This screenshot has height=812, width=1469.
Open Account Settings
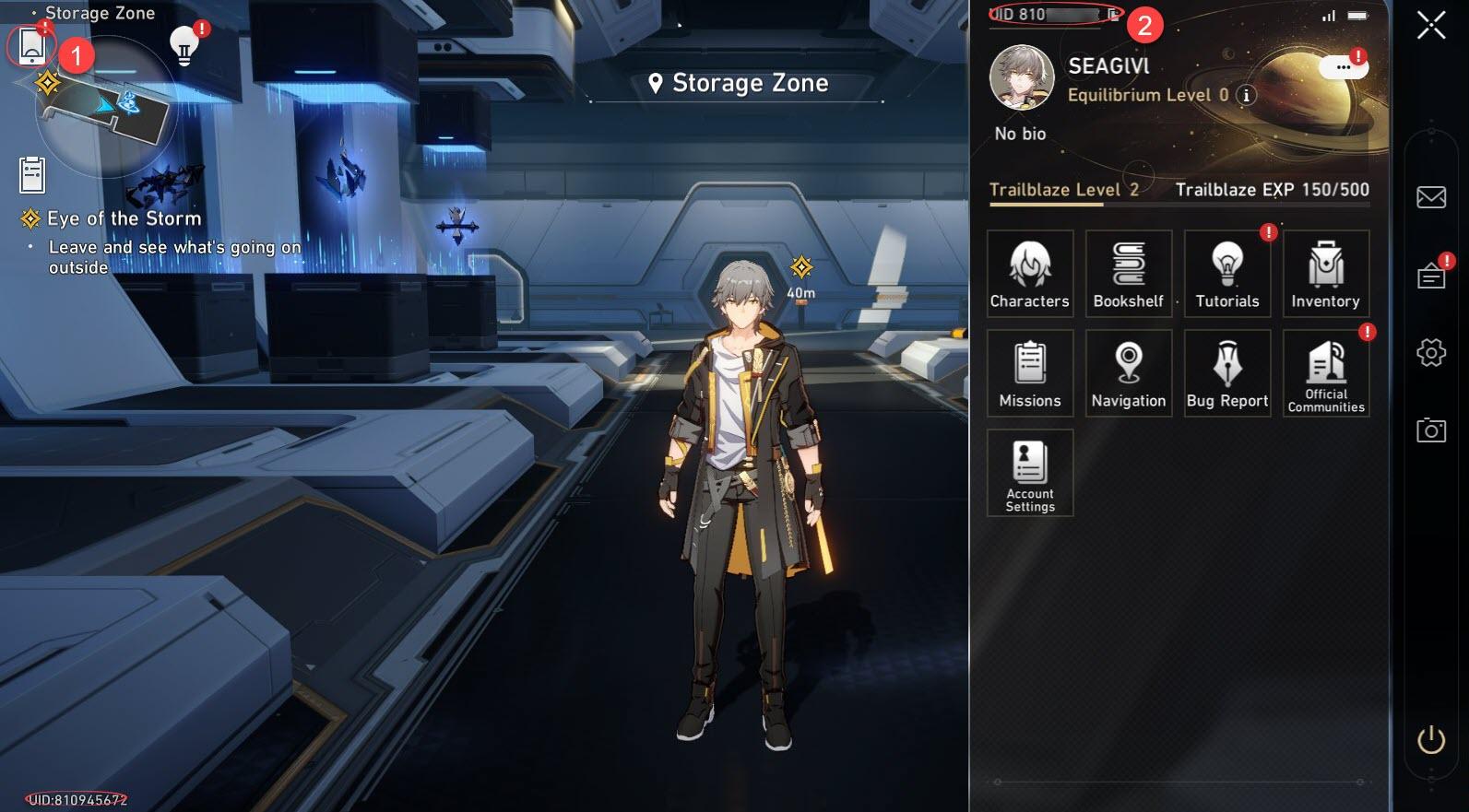click(x=1030, y=473)
